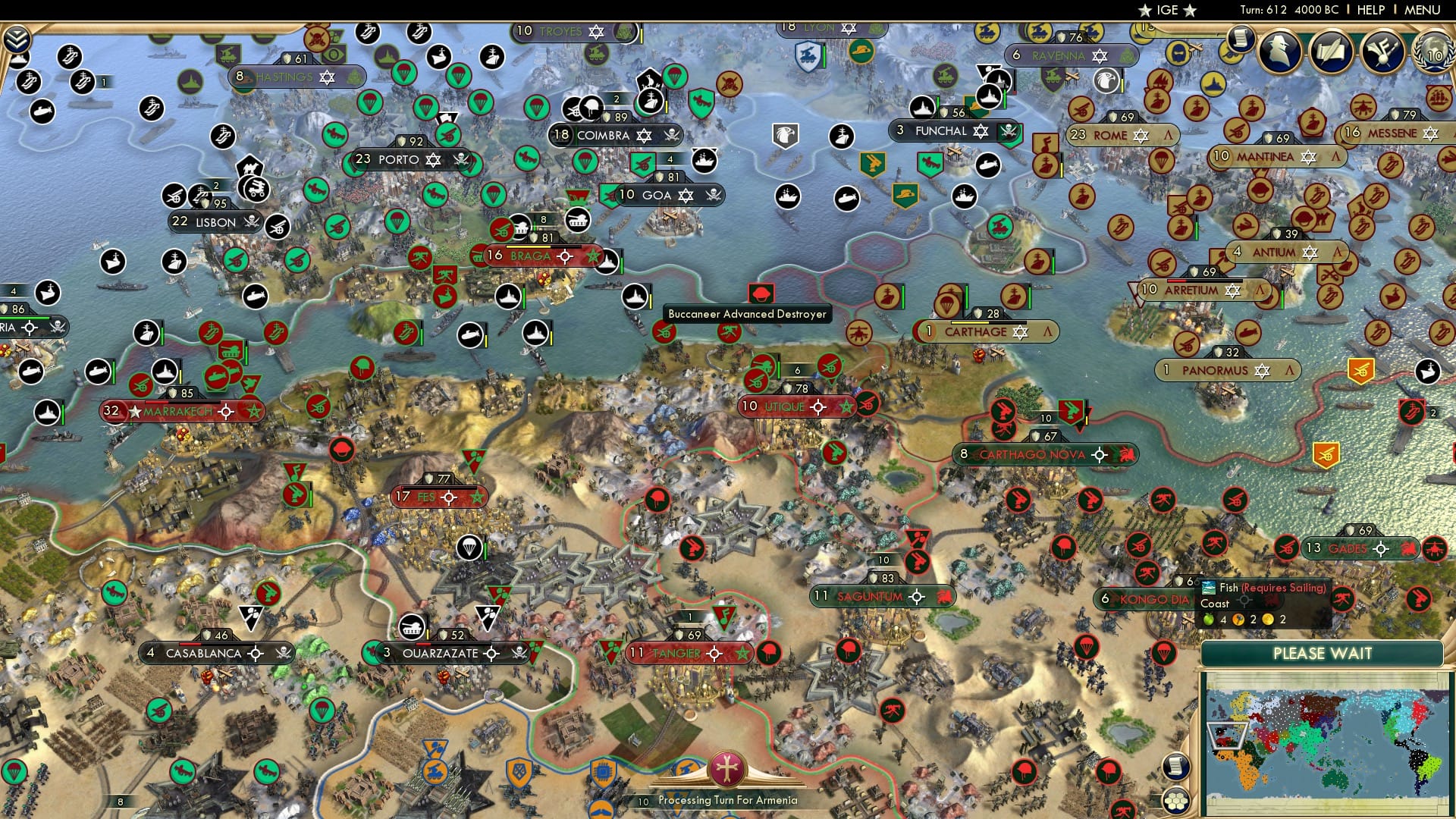Viewport: 1456px width, 819px height.
Task: Open Social Policies via the quill-scroll icon
Action: tap(1331, 51)
